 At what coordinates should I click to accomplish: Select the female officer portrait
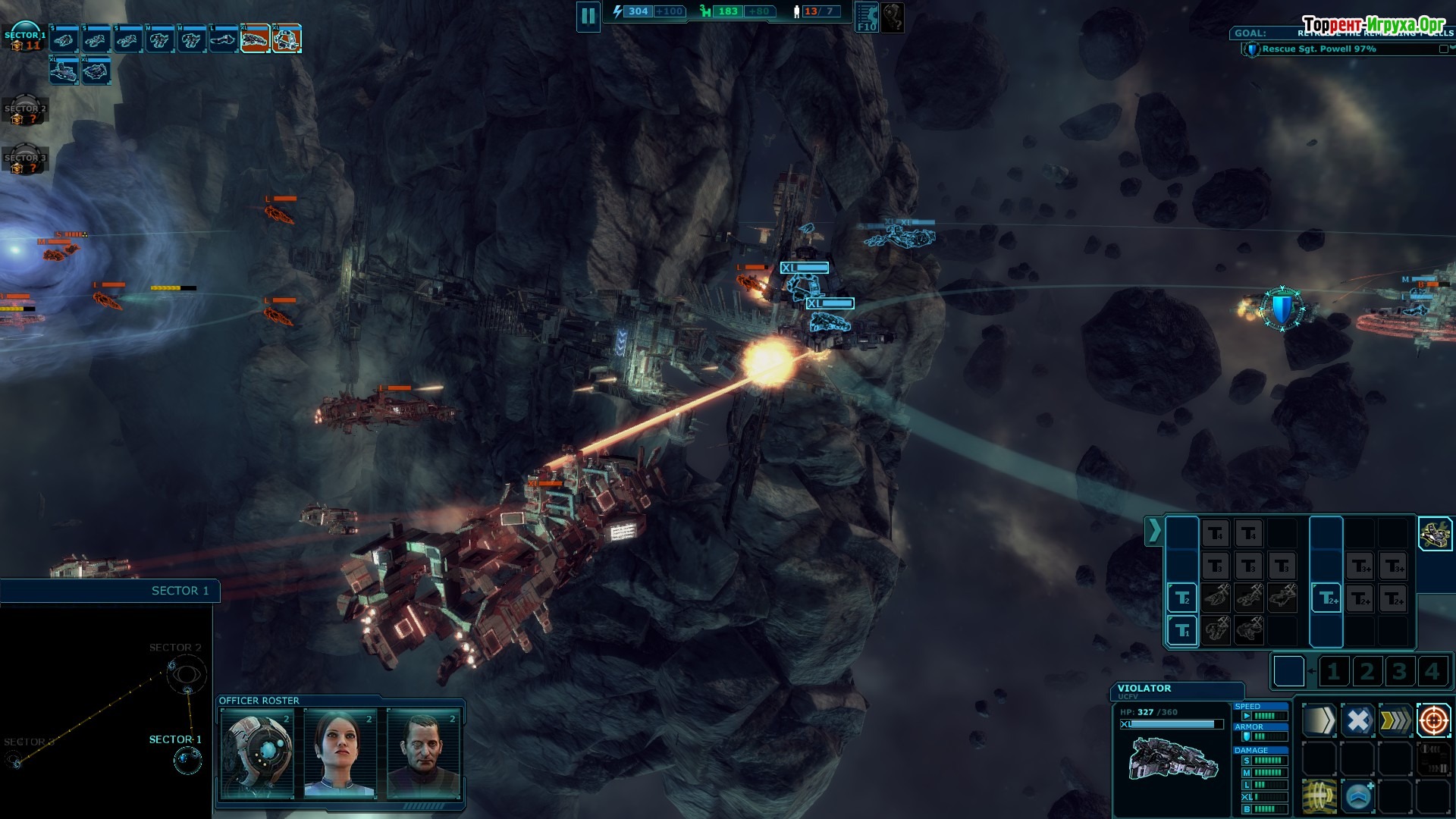pos(340,752)
